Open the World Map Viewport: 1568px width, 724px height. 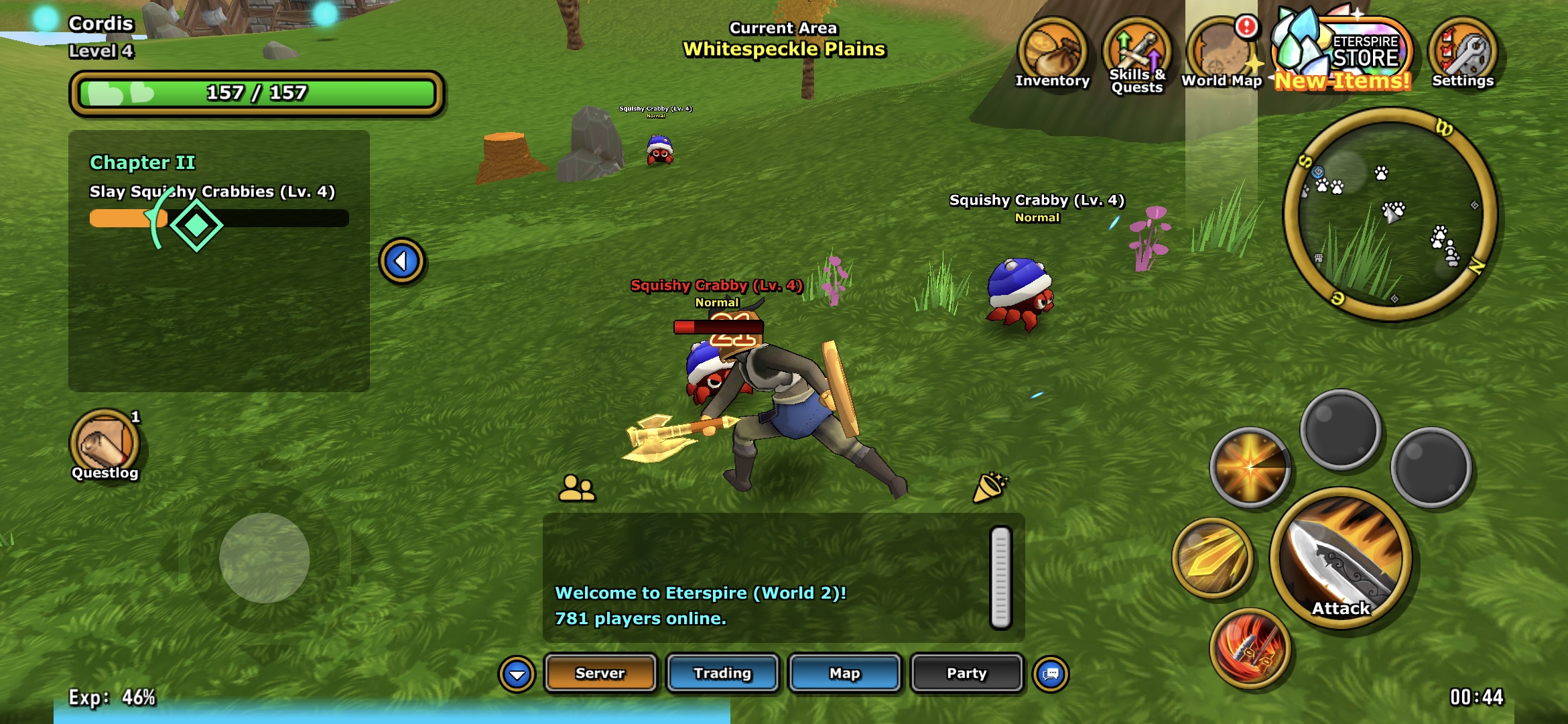point(1220,54)
